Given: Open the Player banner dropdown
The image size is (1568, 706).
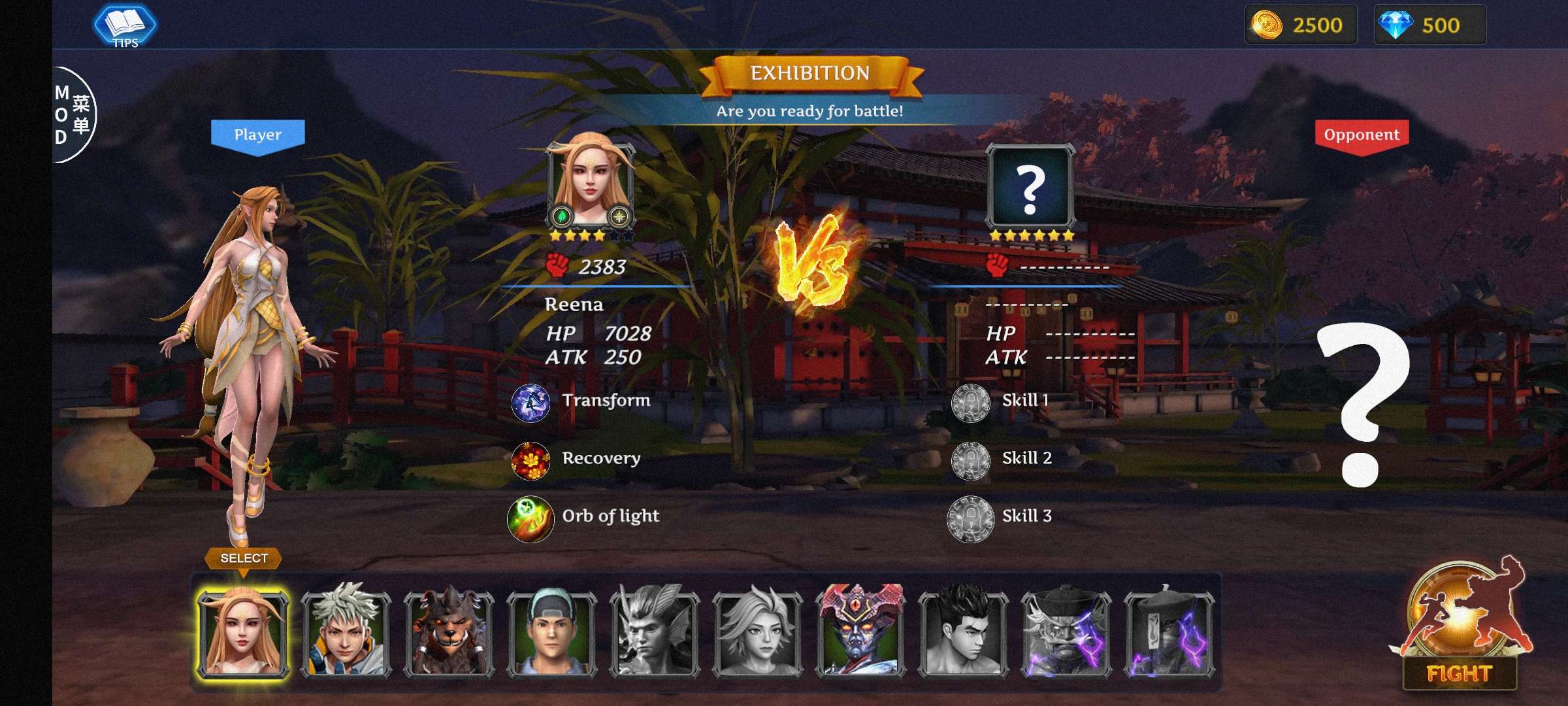Looking at the screenshot, I should [x=257, y=135].
